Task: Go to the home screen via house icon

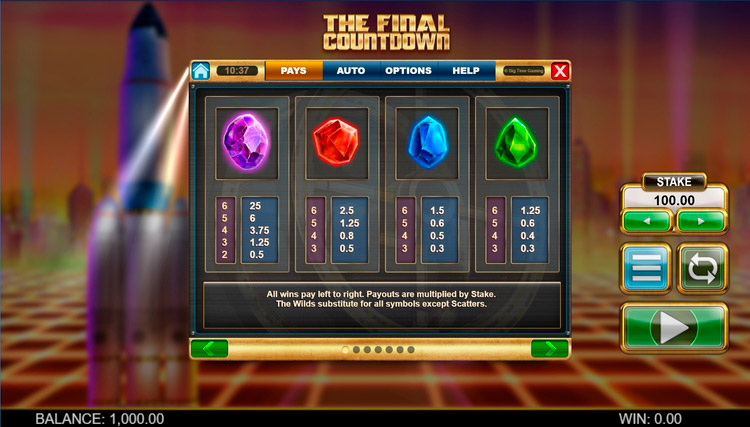Action: tap(201, 71)
